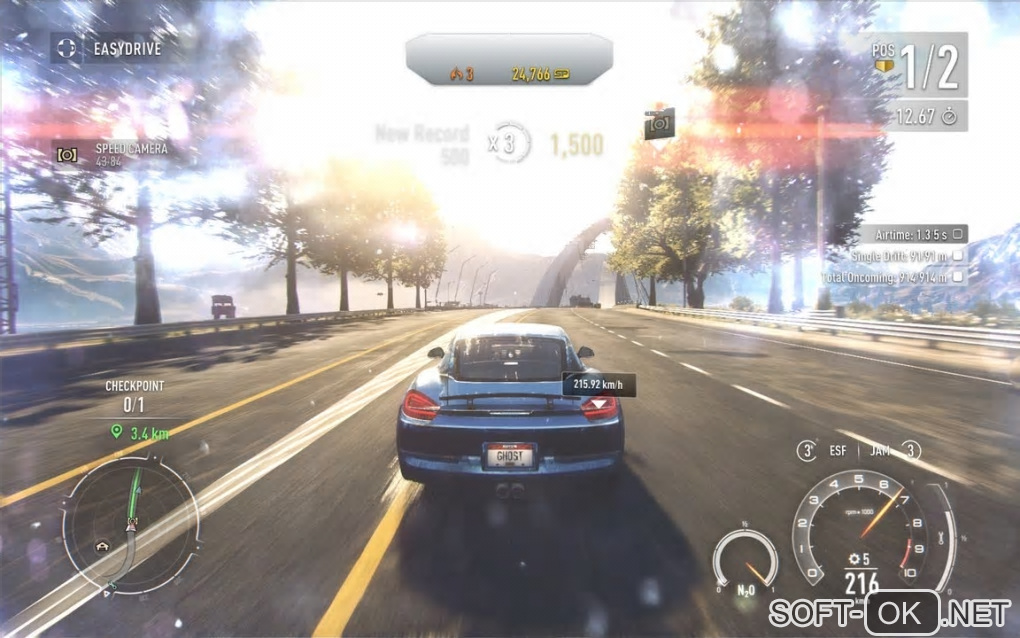Tick the Airtime objective checkbox
The image size is (1020, 638).
coord(957,234)
